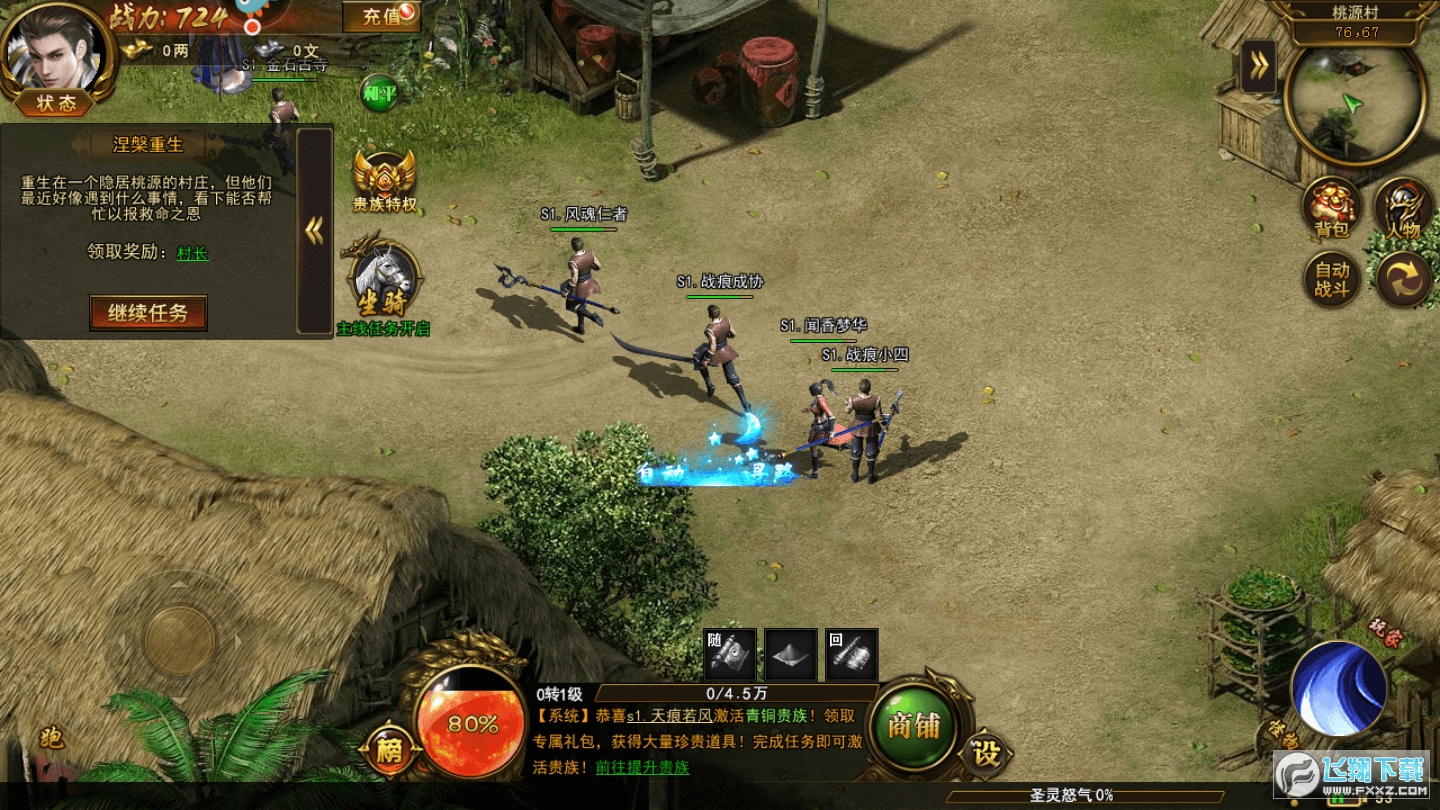Follow the 村长 quest link
The width and height of the screenshot is (1440, 810).
click(192, 253)
